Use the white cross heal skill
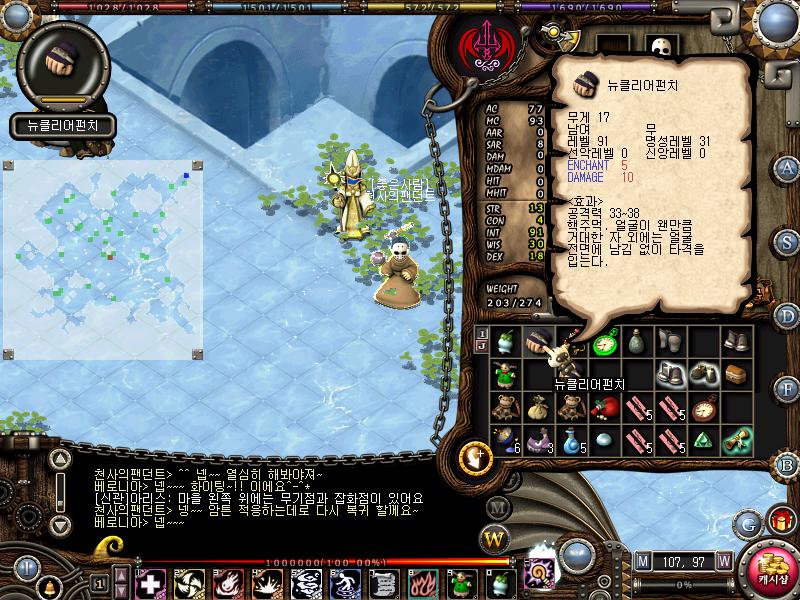 coord(151,583)
